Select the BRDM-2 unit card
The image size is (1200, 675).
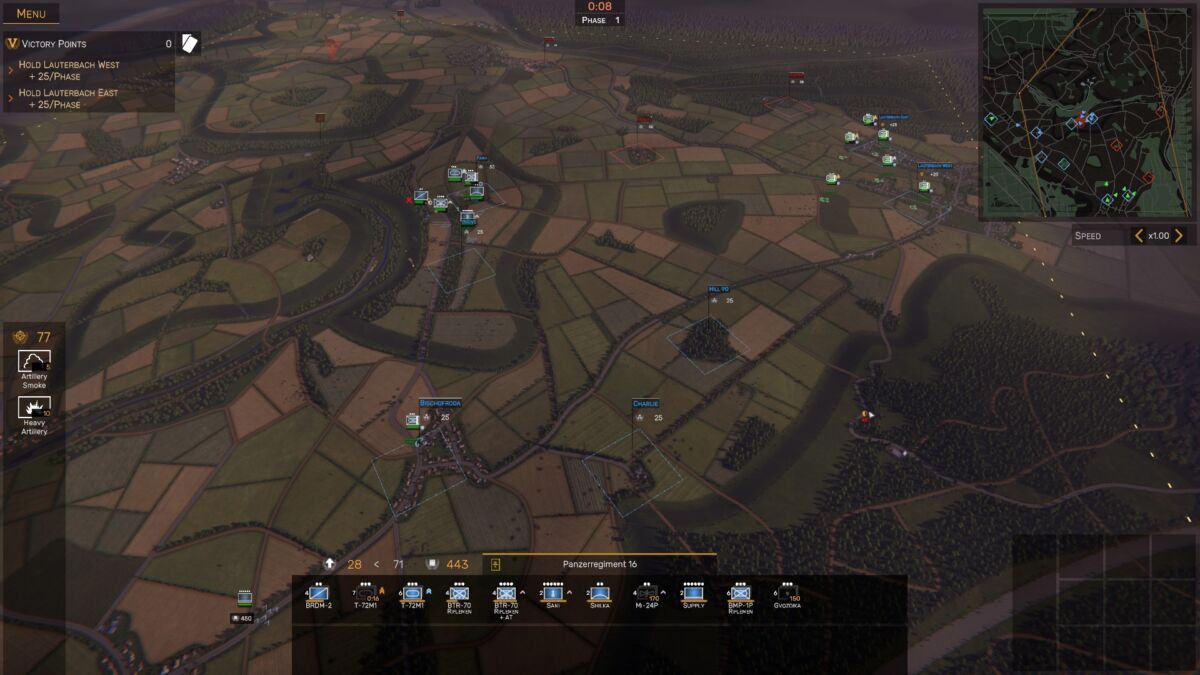pos(319,595)
